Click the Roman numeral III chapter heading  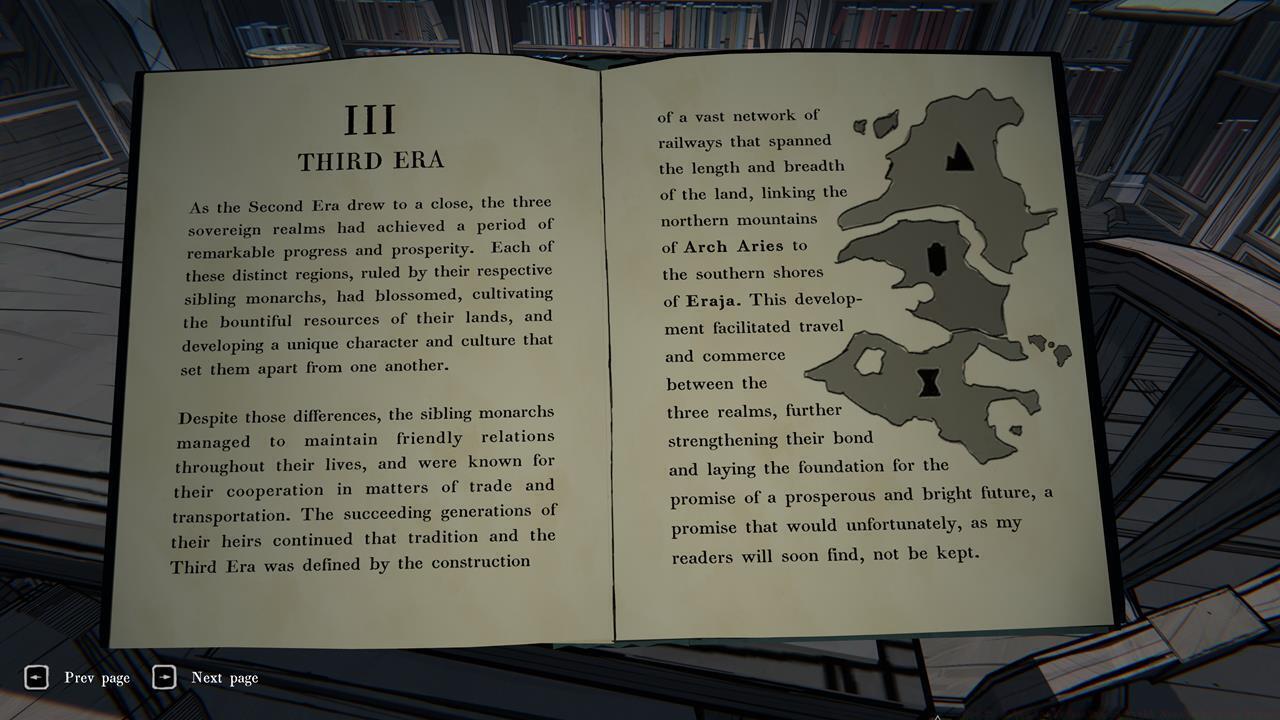(370, 117)
